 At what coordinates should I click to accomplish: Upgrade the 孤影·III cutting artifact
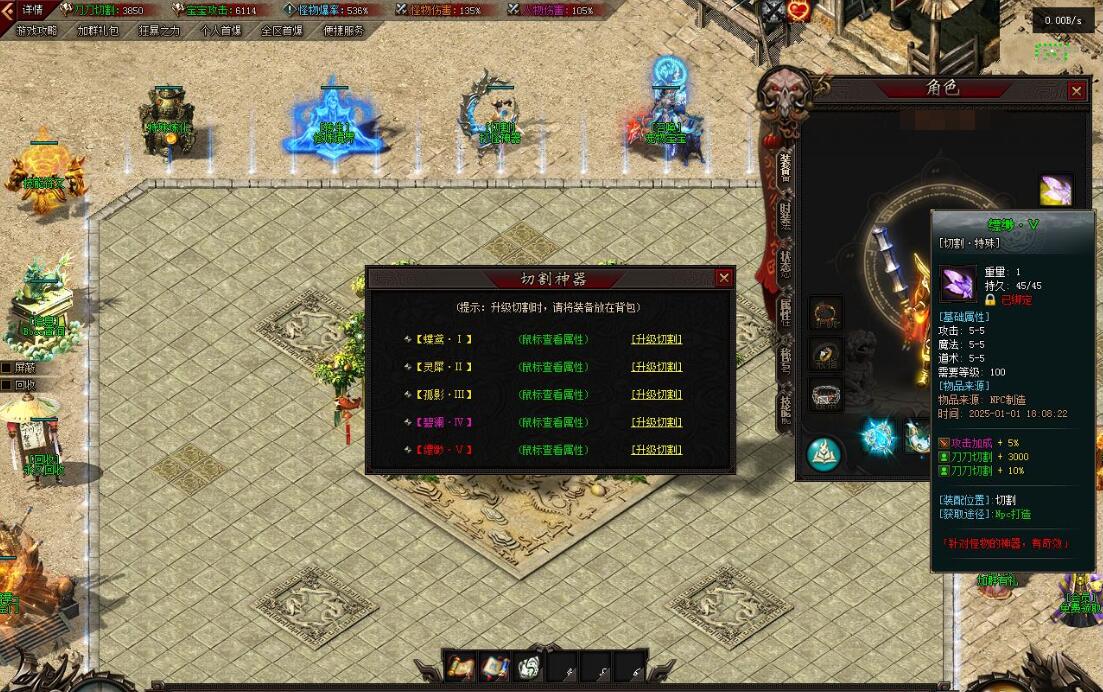click(x=656, y=395)
